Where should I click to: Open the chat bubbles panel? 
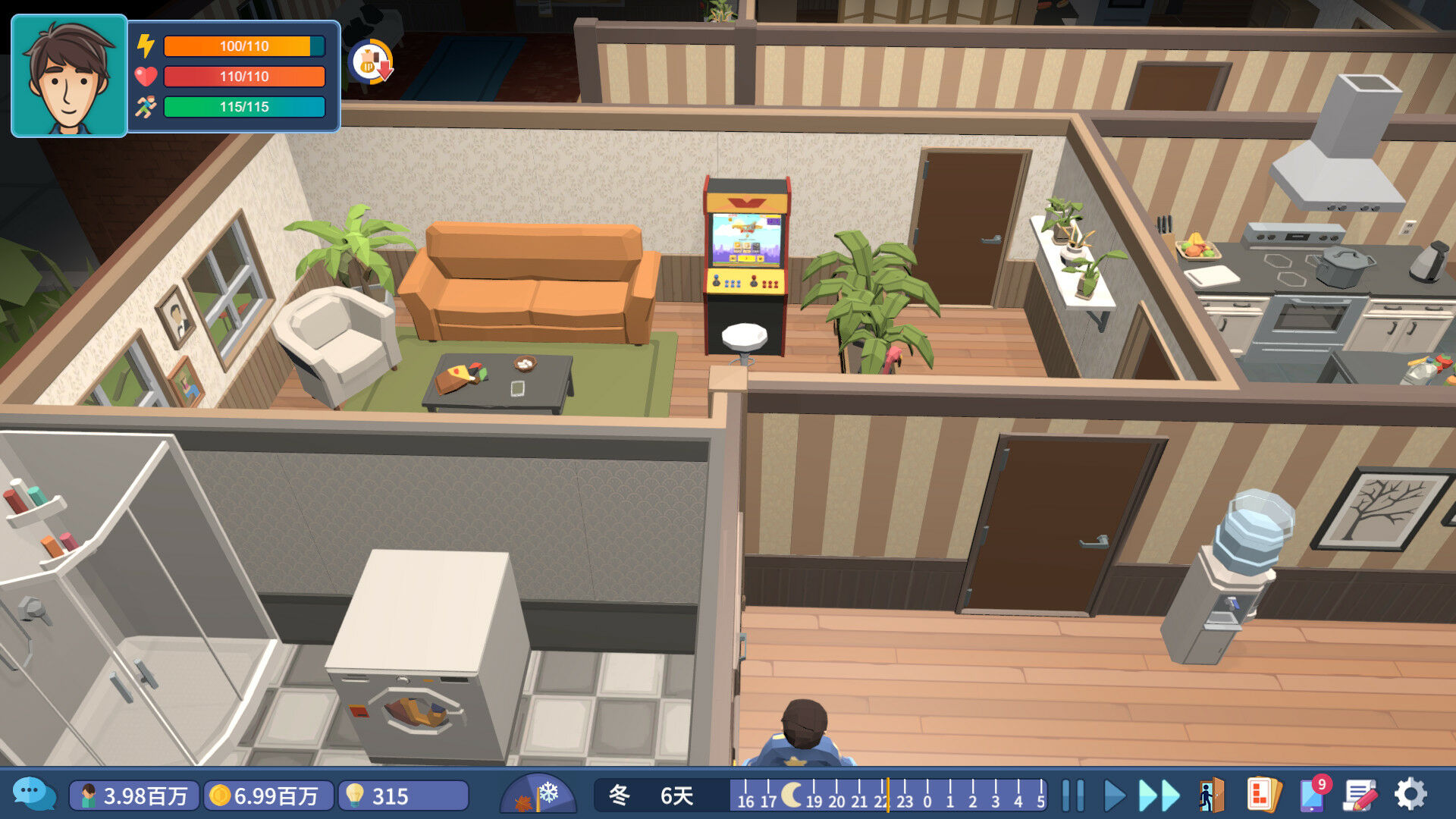(33, 794)
